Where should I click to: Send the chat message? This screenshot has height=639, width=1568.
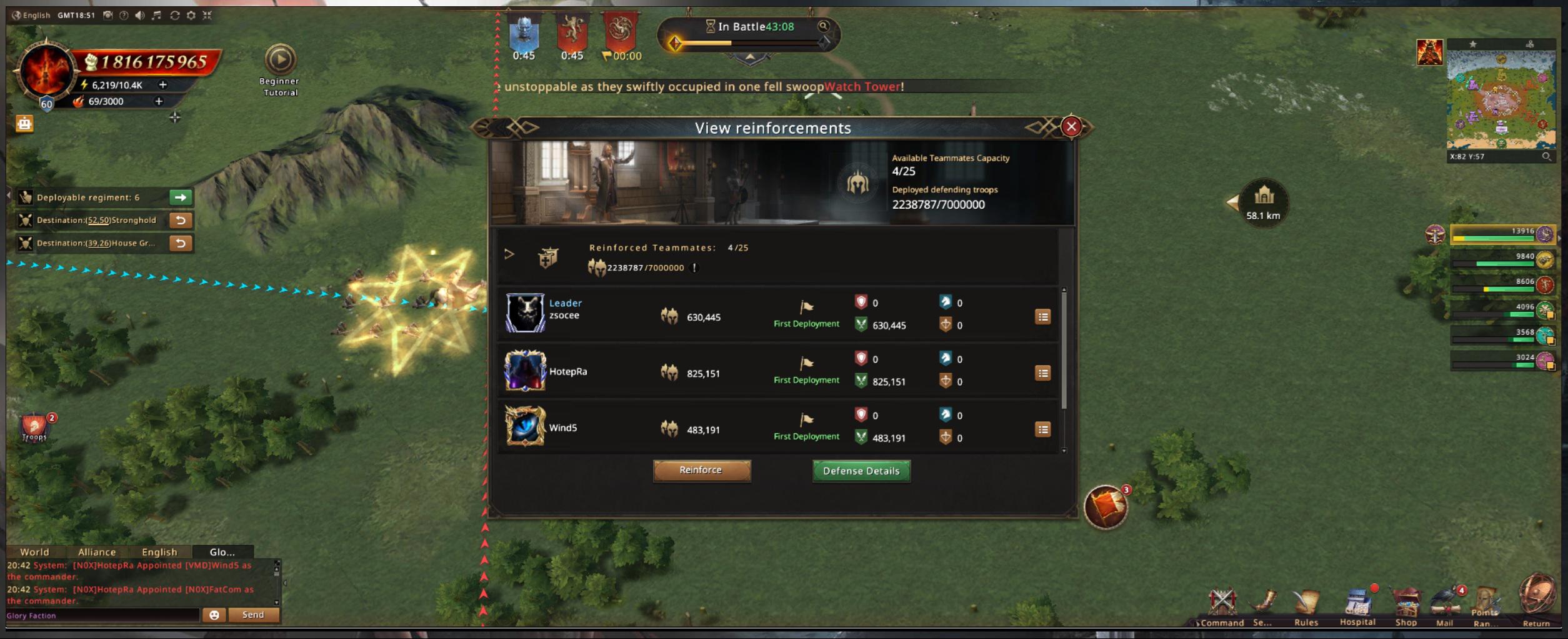pos(253,615)
